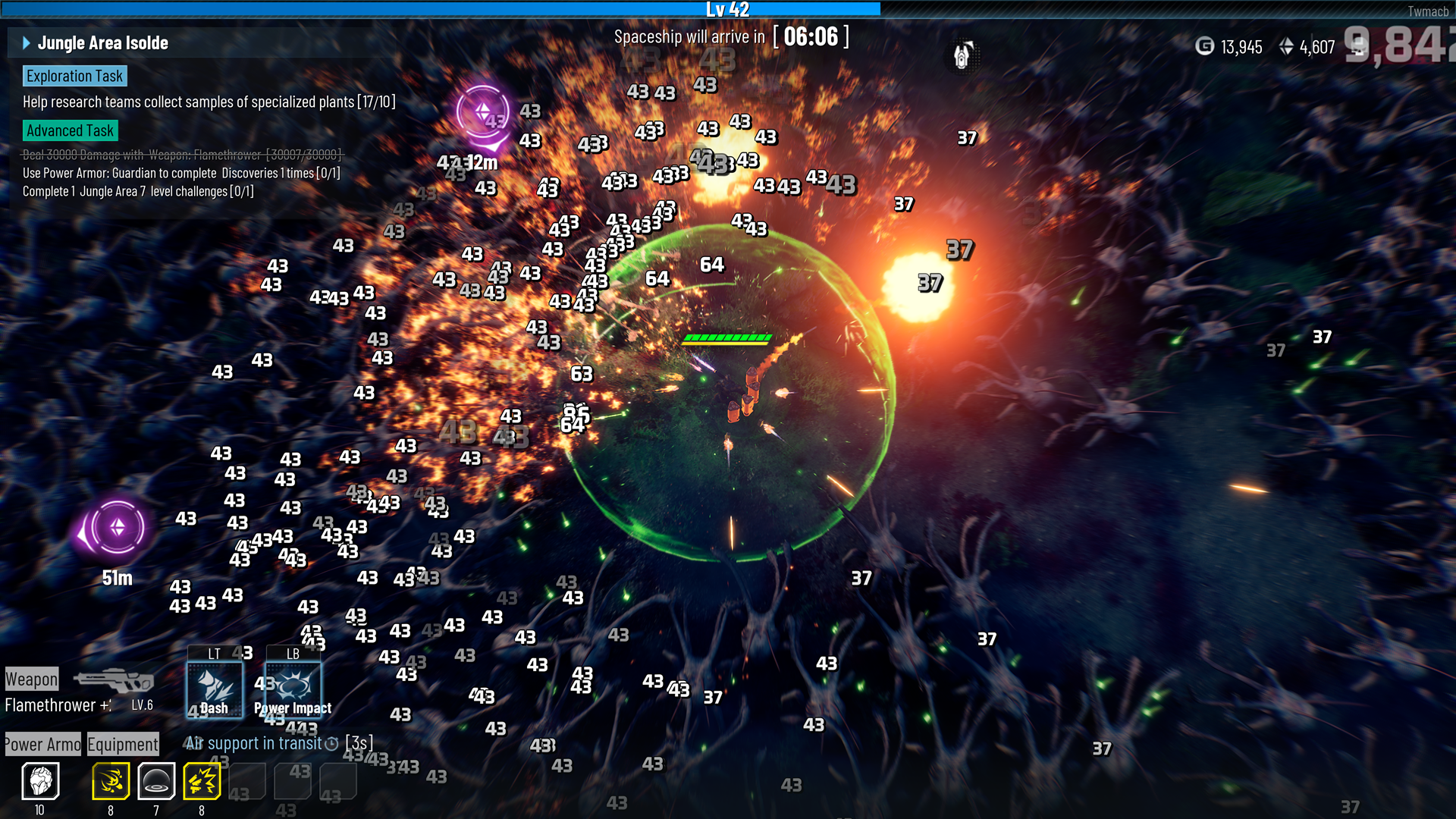
Task: Collapse the Jungle Area Isolde task panel
Action: (x=27, y=43)
